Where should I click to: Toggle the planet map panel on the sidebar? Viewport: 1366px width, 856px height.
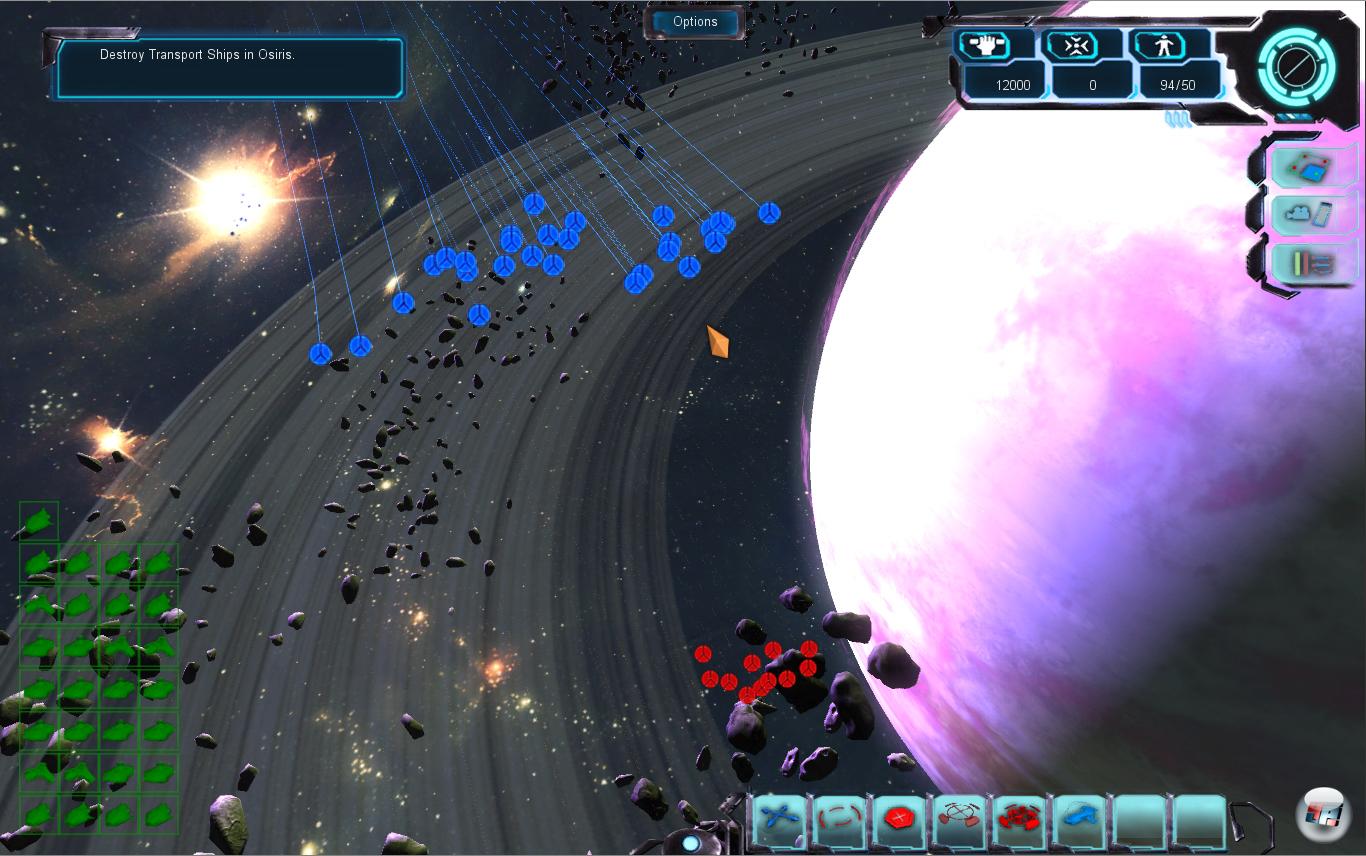pyautogui.click(x=1311, y=166)
